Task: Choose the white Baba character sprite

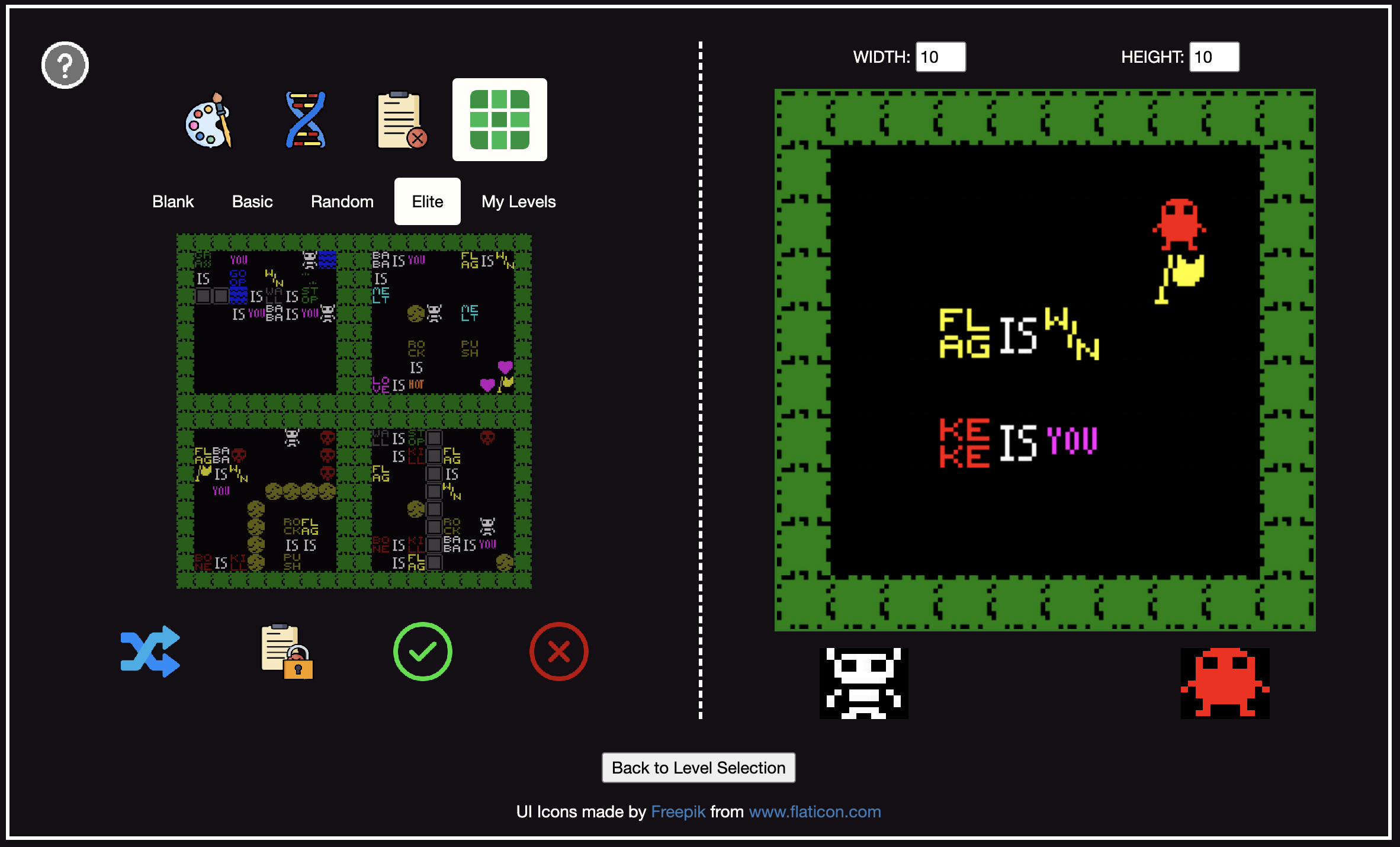Action: click(864, 684)
